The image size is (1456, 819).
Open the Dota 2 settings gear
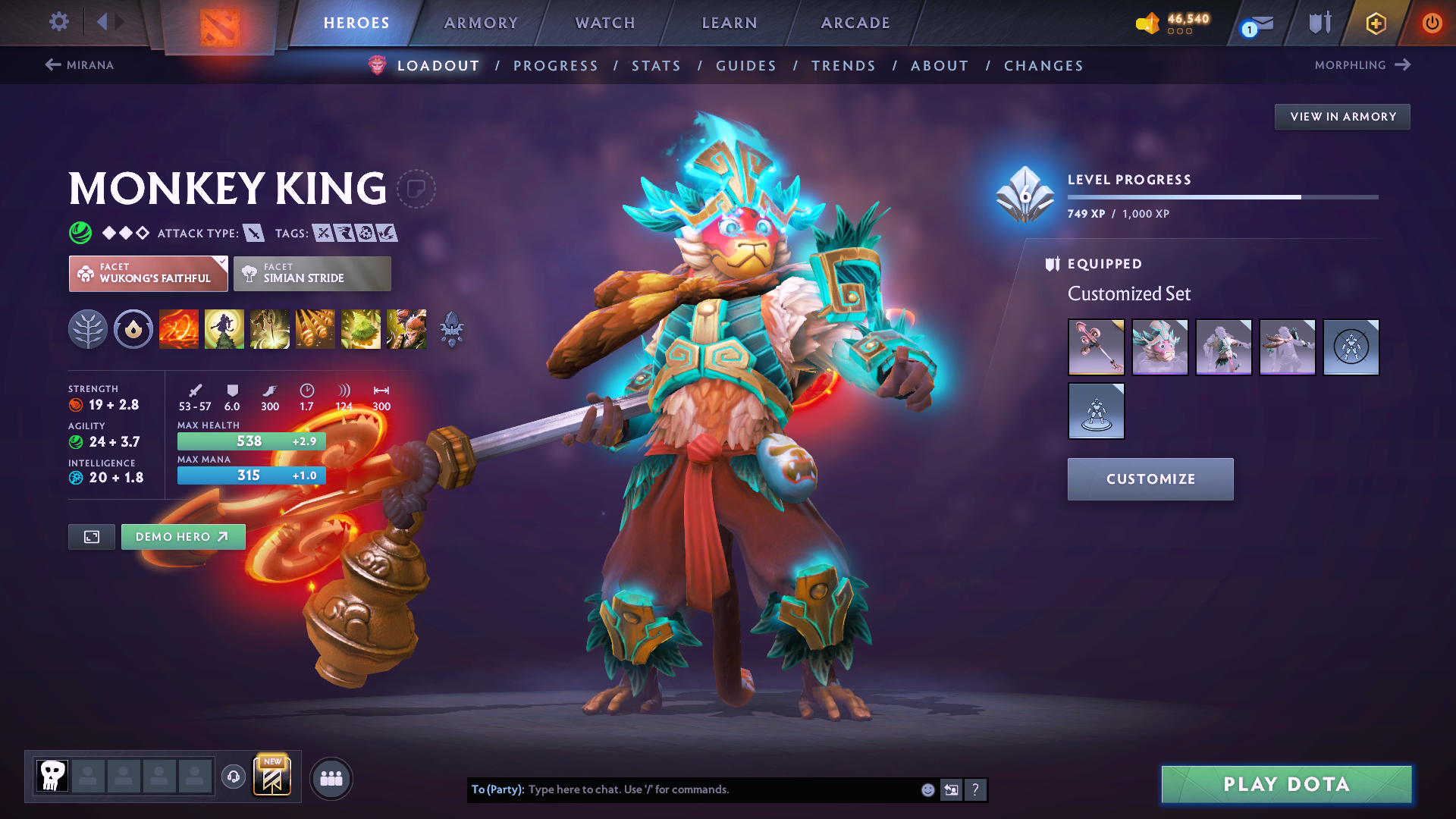58,22
